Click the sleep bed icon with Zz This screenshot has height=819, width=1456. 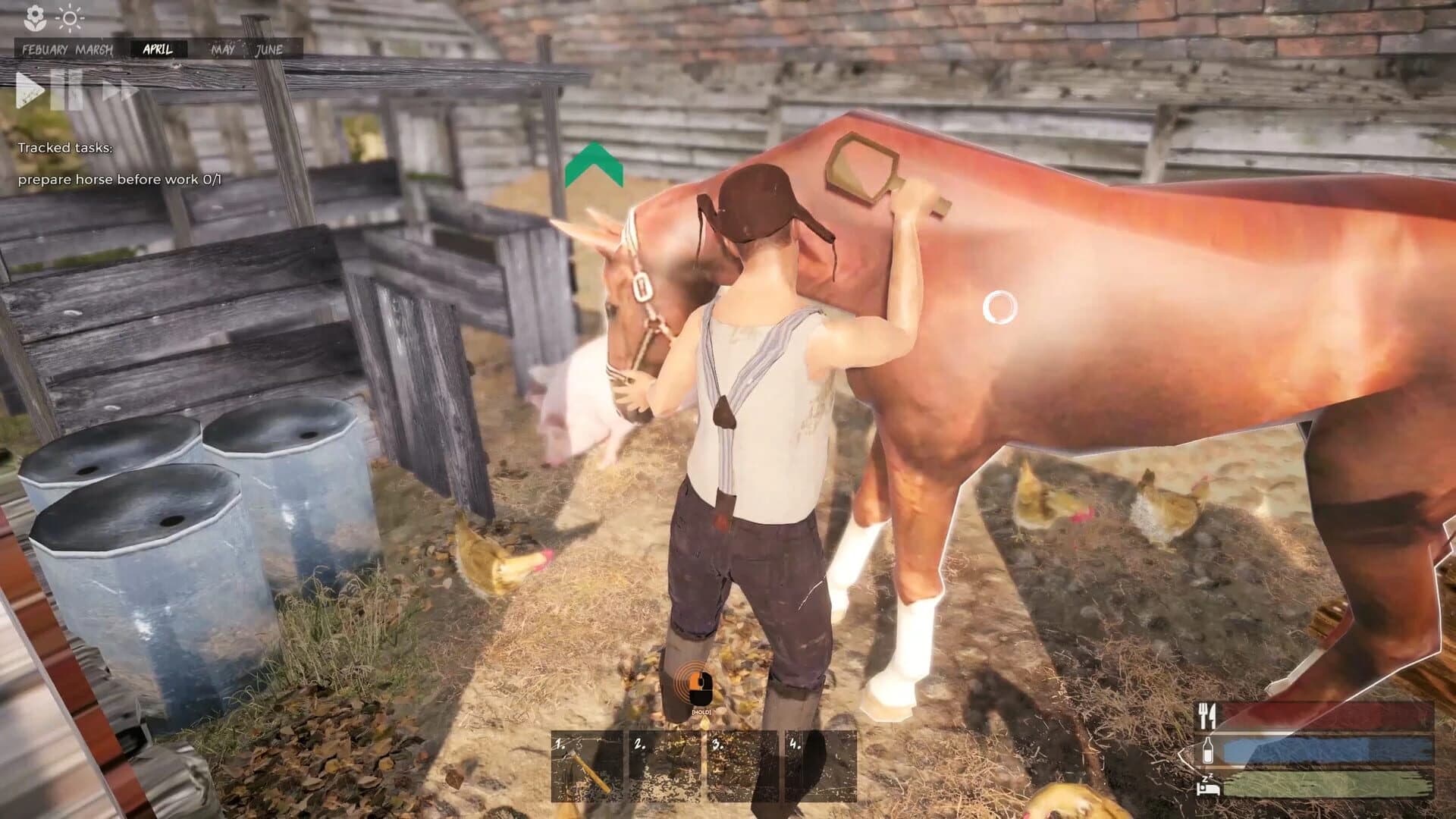point(1208,786)
